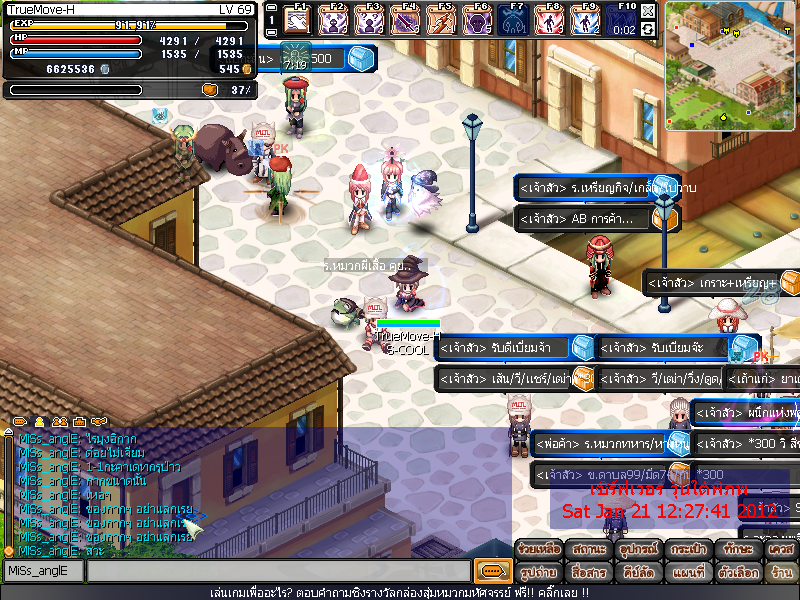
Task: Close the skill hotbar with X
Action: click(648, 11)
